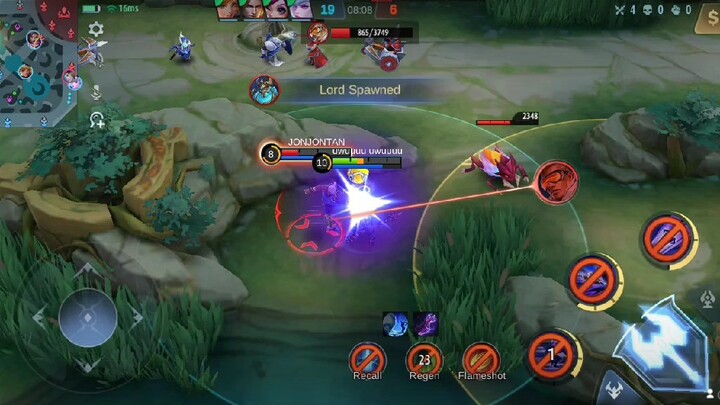Open the minimap
This screenshot has height=405, width=720.
[x=40, y=62]
